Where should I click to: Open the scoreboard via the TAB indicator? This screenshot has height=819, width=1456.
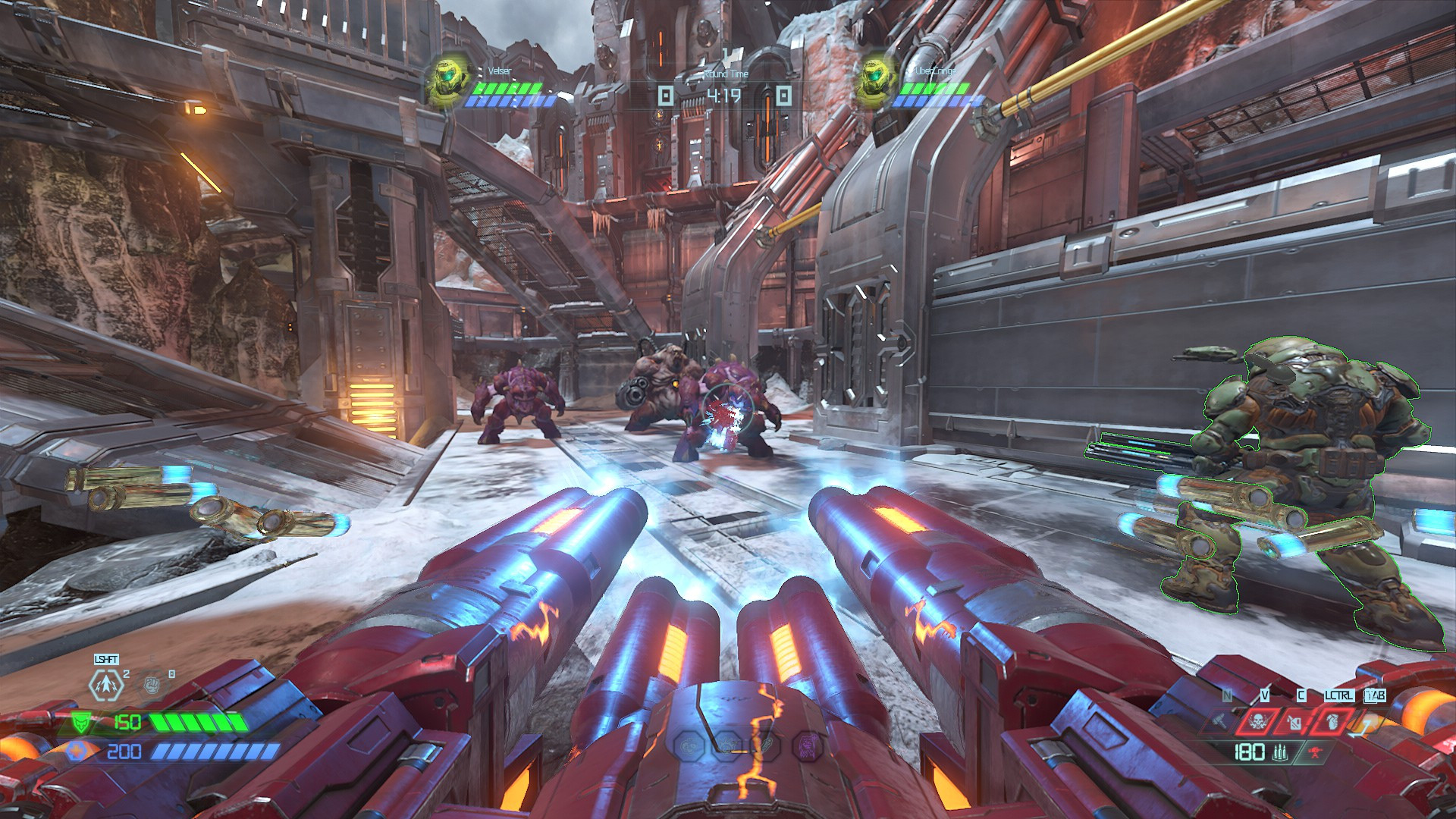click(1375, 695)
